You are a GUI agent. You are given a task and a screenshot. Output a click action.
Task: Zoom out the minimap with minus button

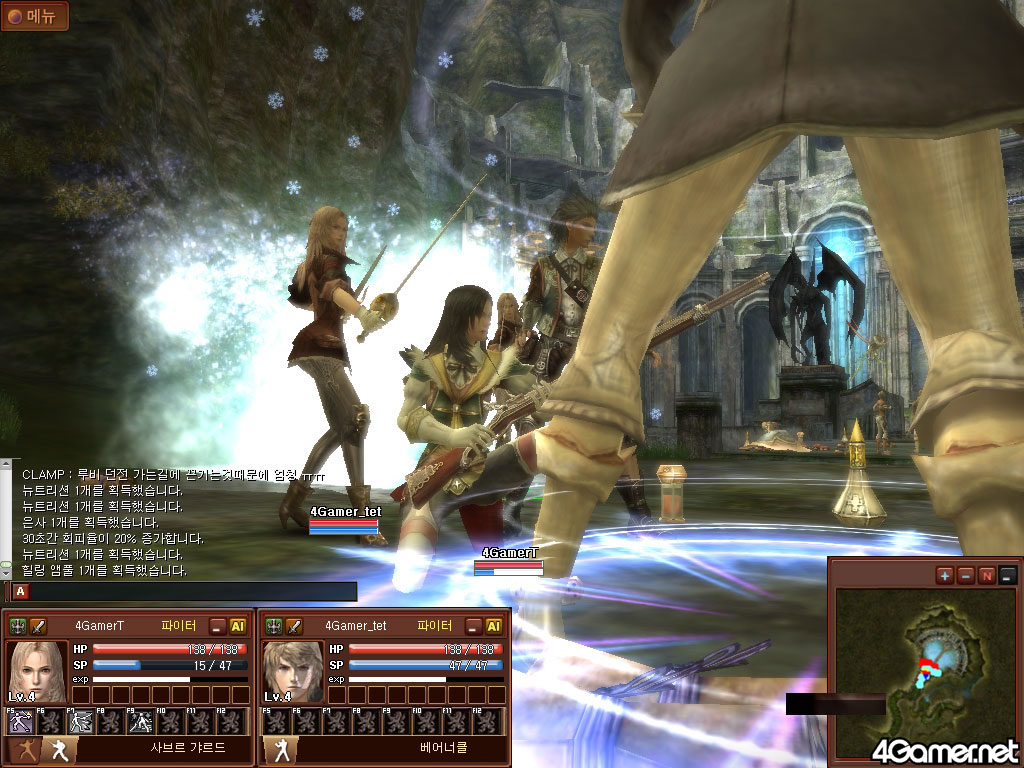coord(966,575)
